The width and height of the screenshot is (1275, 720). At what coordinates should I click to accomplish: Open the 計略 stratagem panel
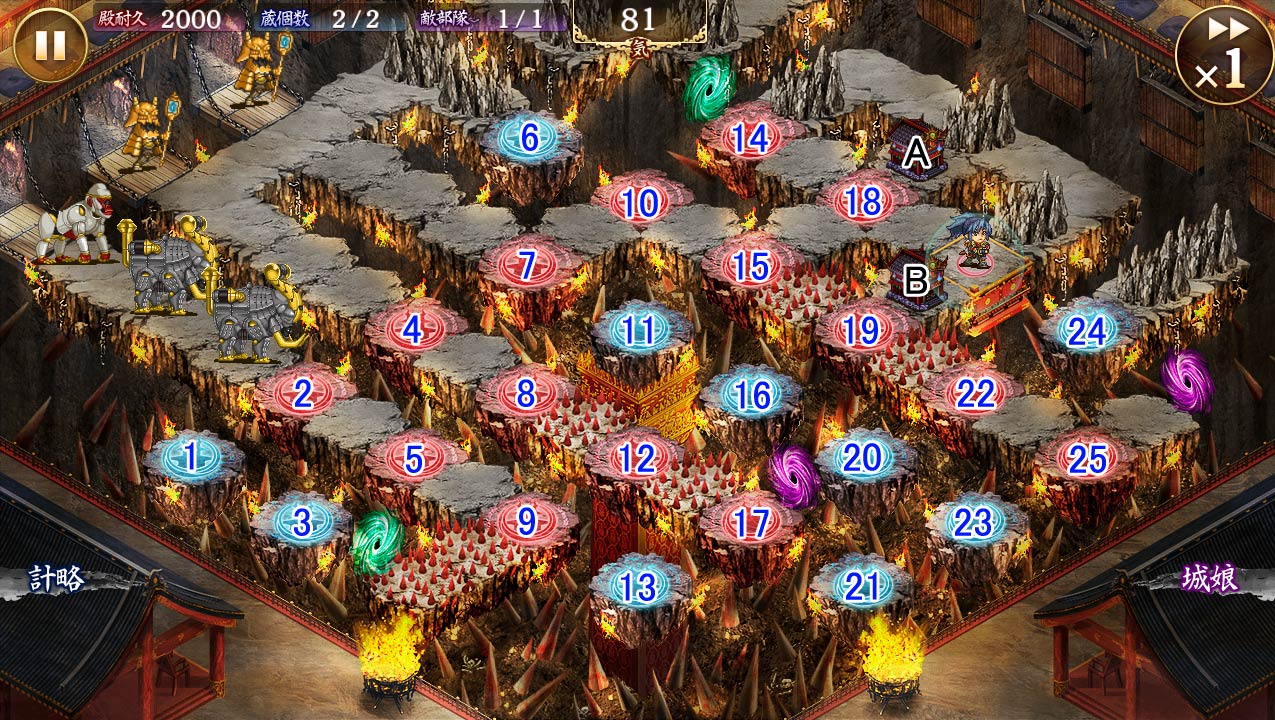coord(57,579)
